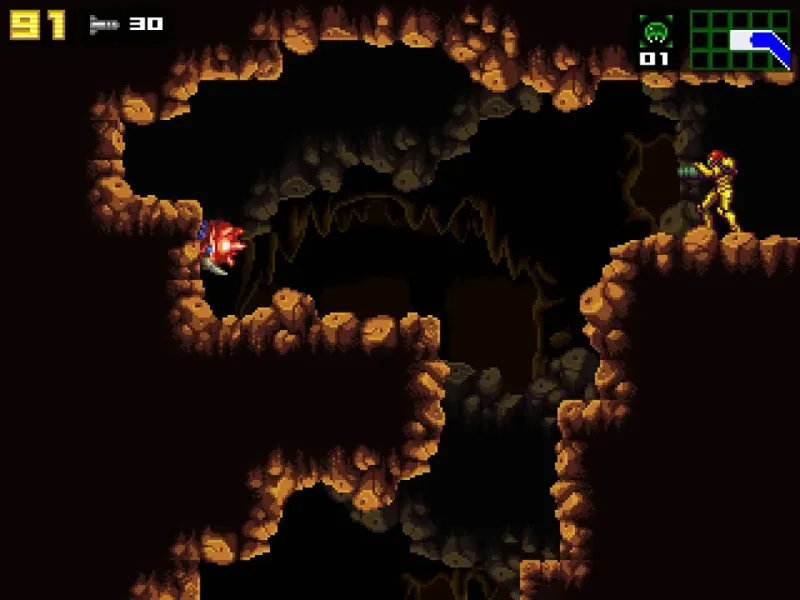
Task: Click the Metroid remaining counter icon
Action: point(655,32)
